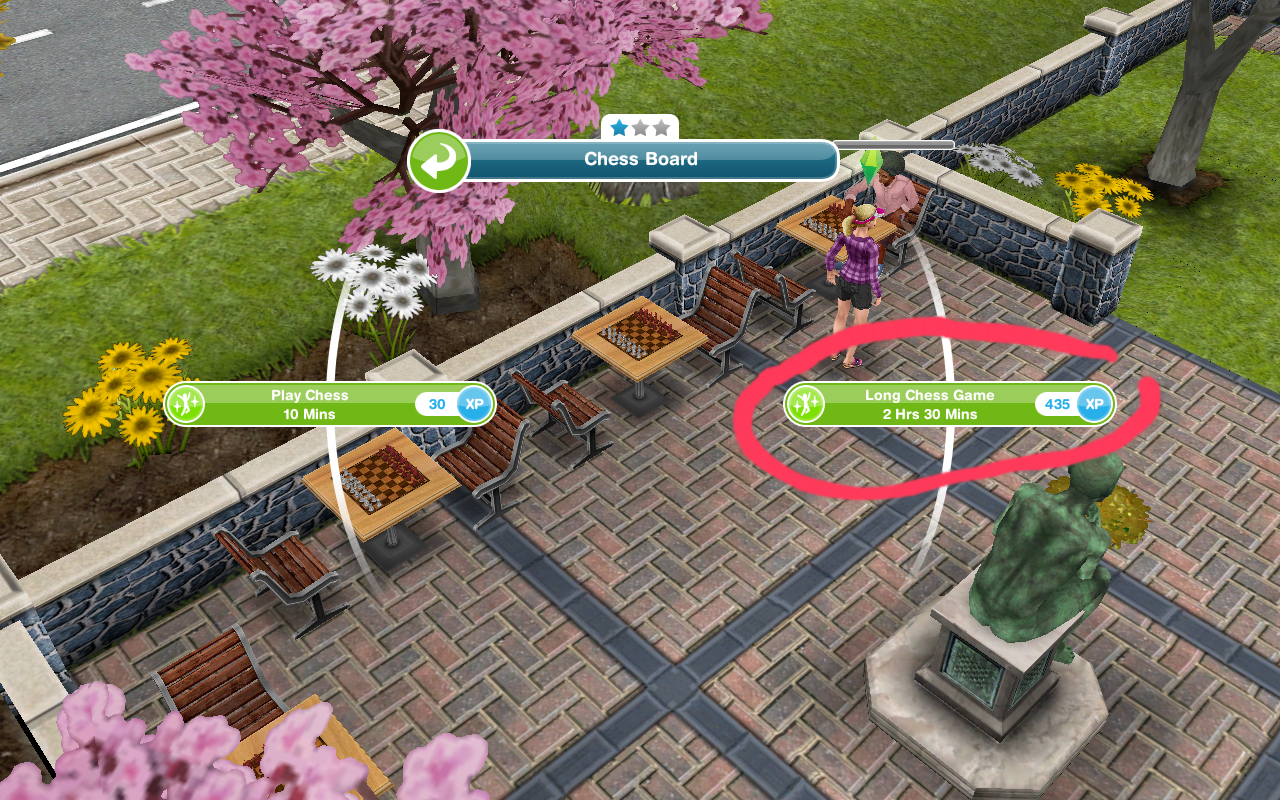Click the circled 435 XP badge

point(1077,404)
